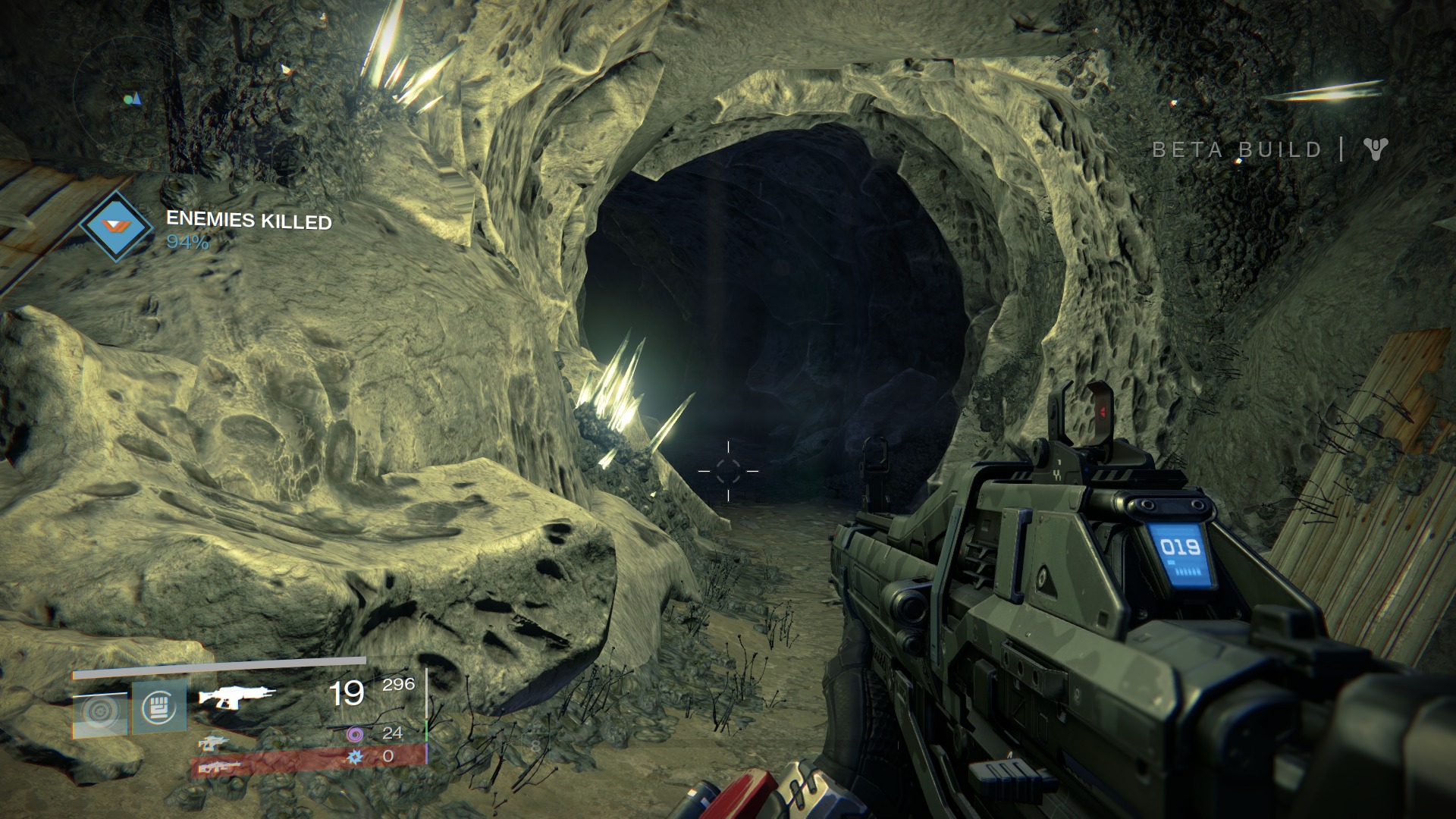Use the melee fist ability icon
Screen dimensions: 1456x819
(x=159, y=708)
